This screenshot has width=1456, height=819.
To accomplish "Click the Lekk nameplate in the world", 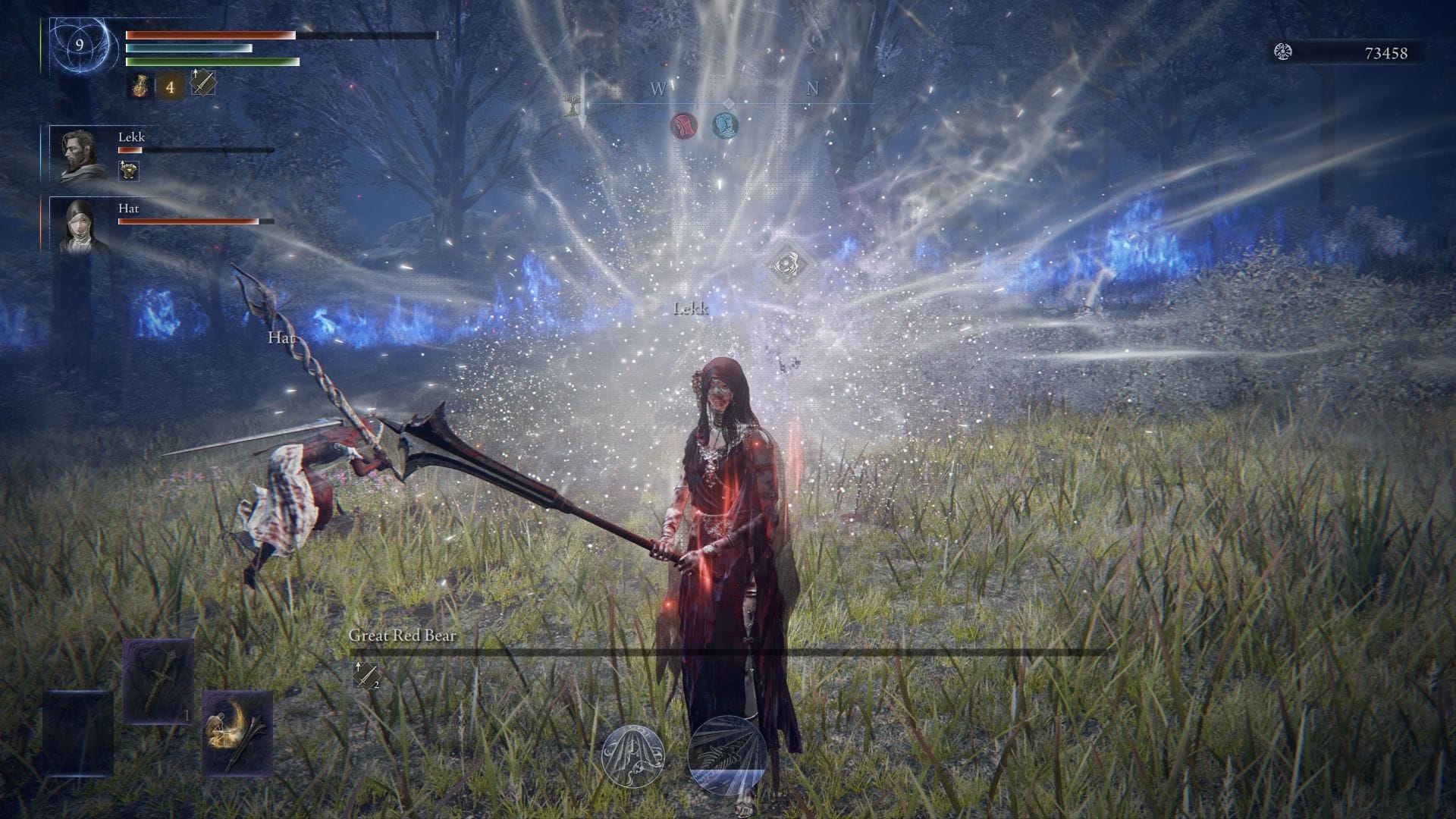I will tap(691, 309).
